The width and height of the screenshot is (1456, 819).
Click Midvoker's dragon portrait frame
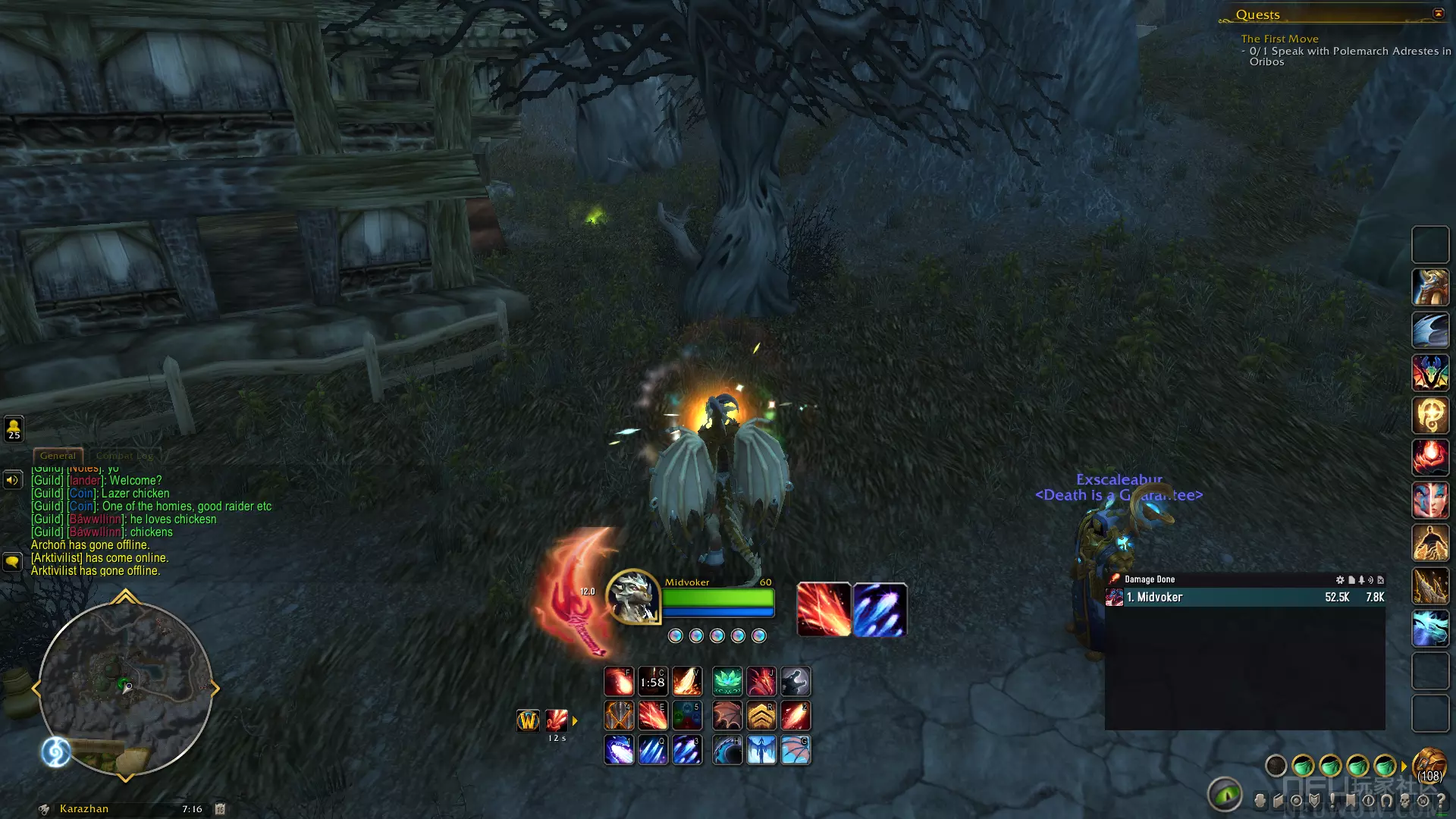[x=632, y=597]
